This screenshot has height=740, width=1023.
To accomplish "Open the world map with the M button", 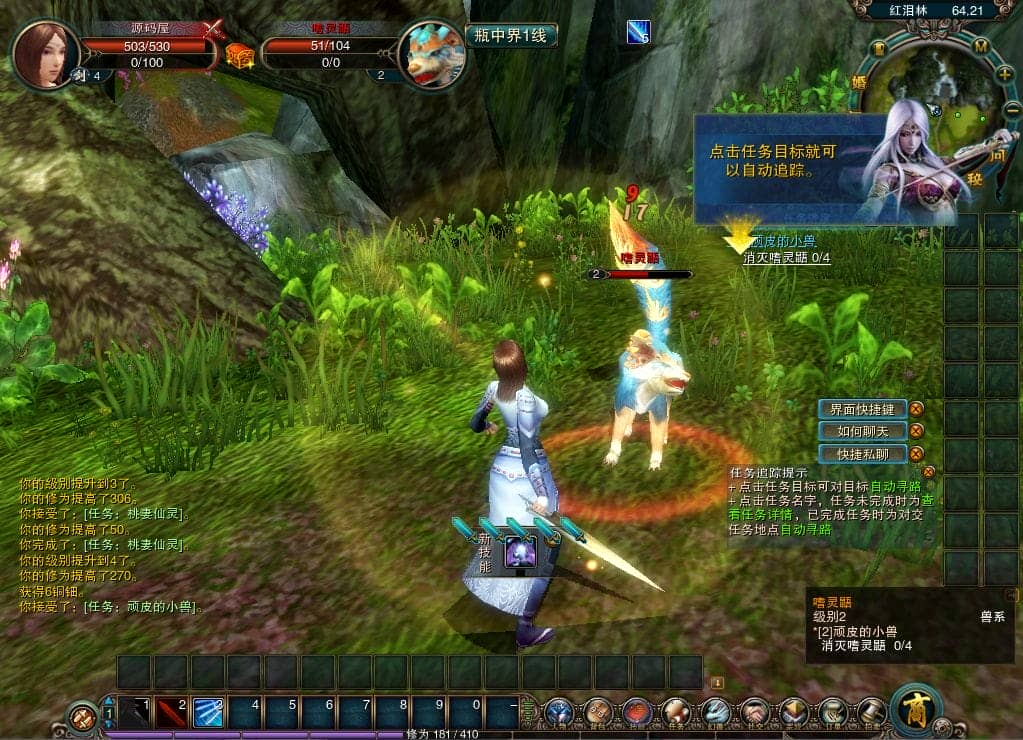I will pos(981,47).
